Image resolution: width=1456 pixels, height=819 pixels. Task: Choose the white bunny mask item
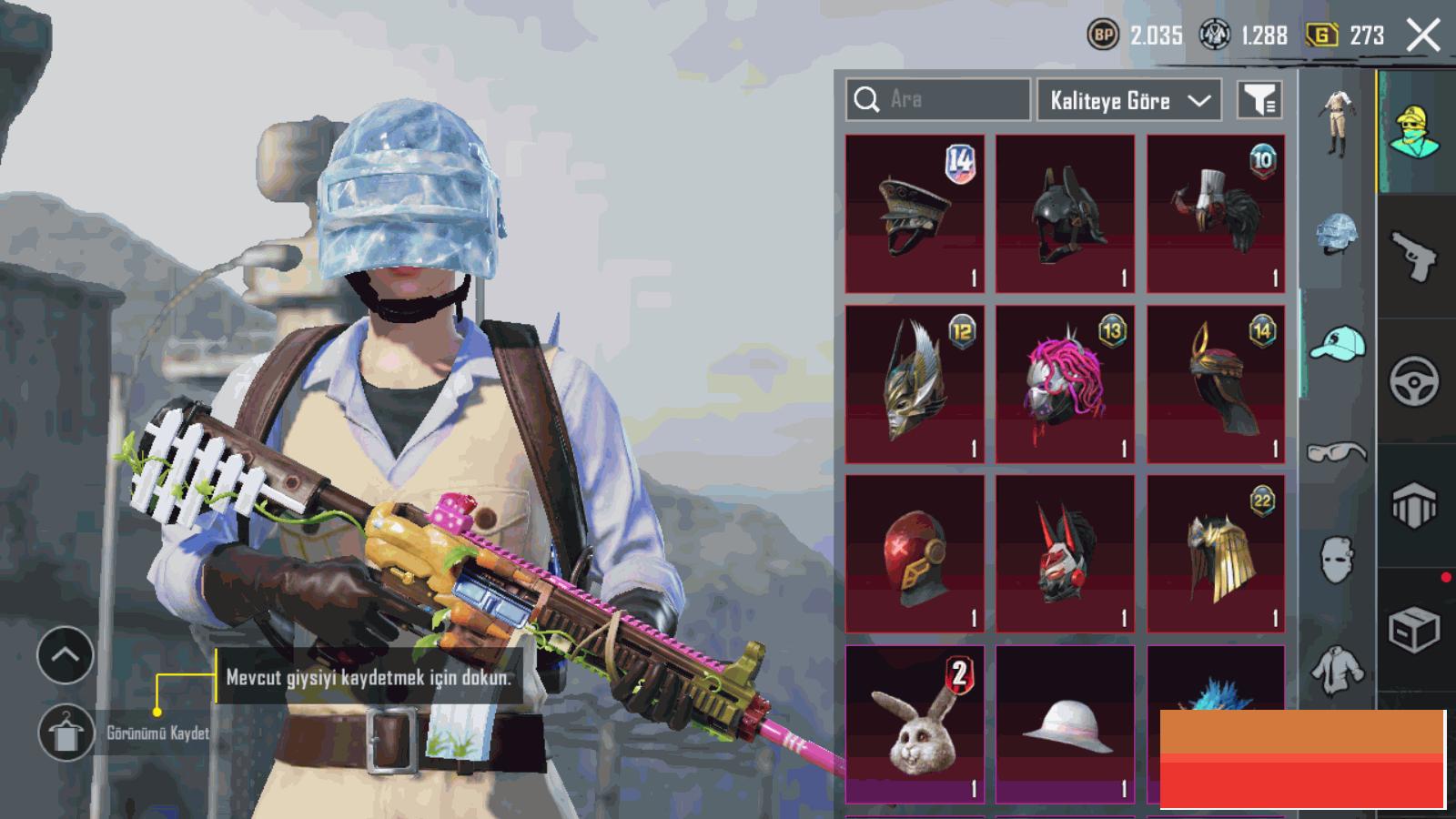coord(915,724)
